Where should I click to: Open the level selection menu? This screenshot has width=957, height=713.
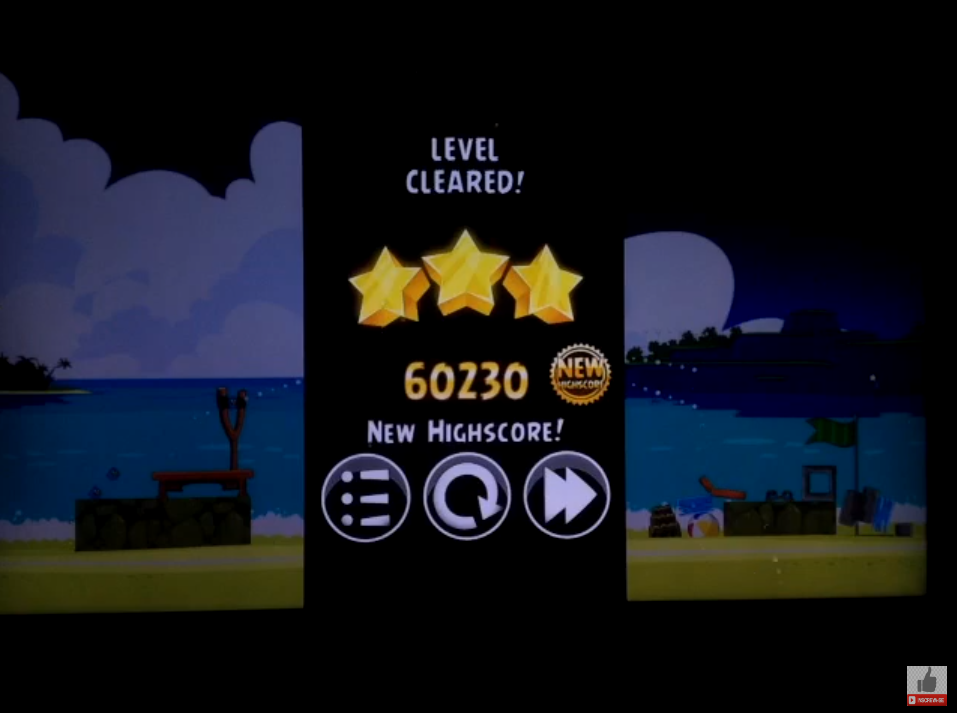pyautogui.click(x=365, y=497)
